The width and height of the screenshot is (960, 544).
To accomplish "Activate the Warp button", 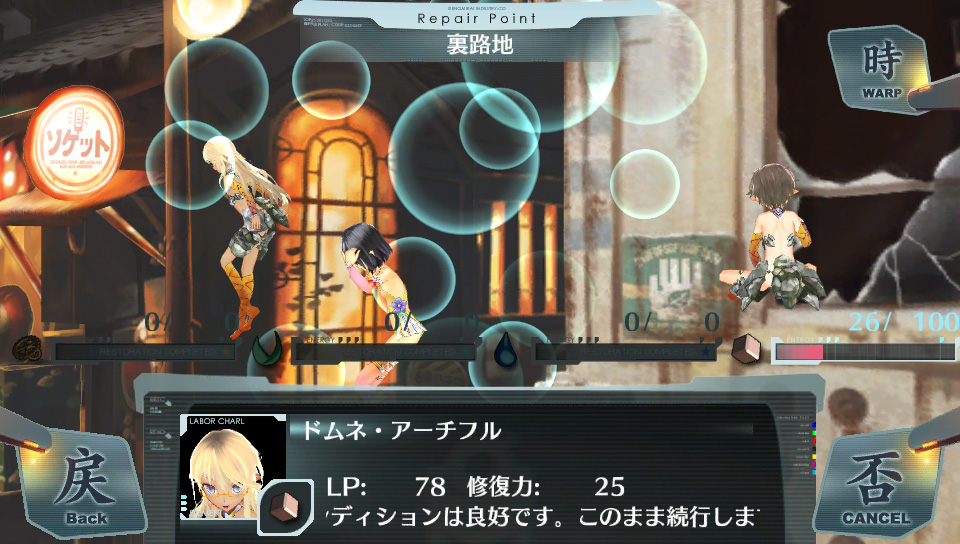I will (x=882, y=66).
